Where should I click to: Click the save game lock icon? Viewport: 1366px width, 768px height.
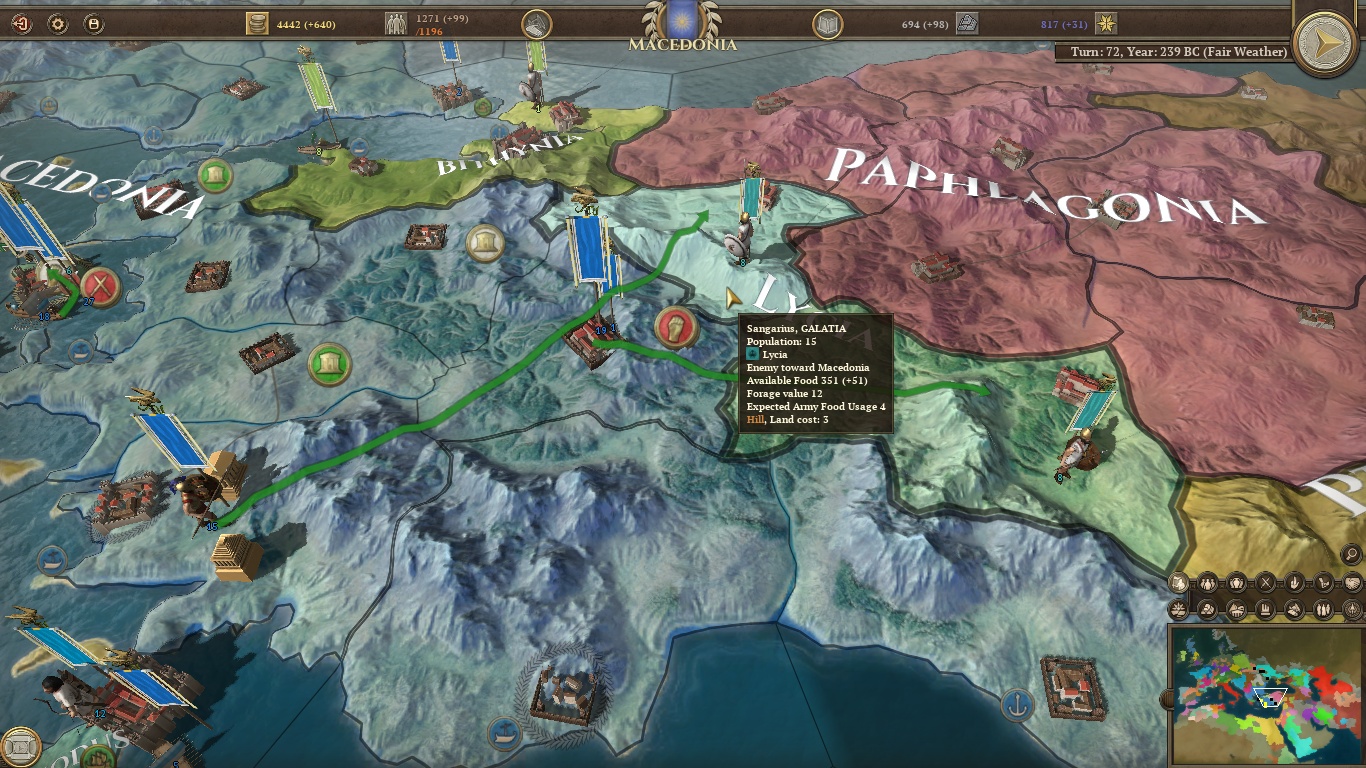coord(93,23)
